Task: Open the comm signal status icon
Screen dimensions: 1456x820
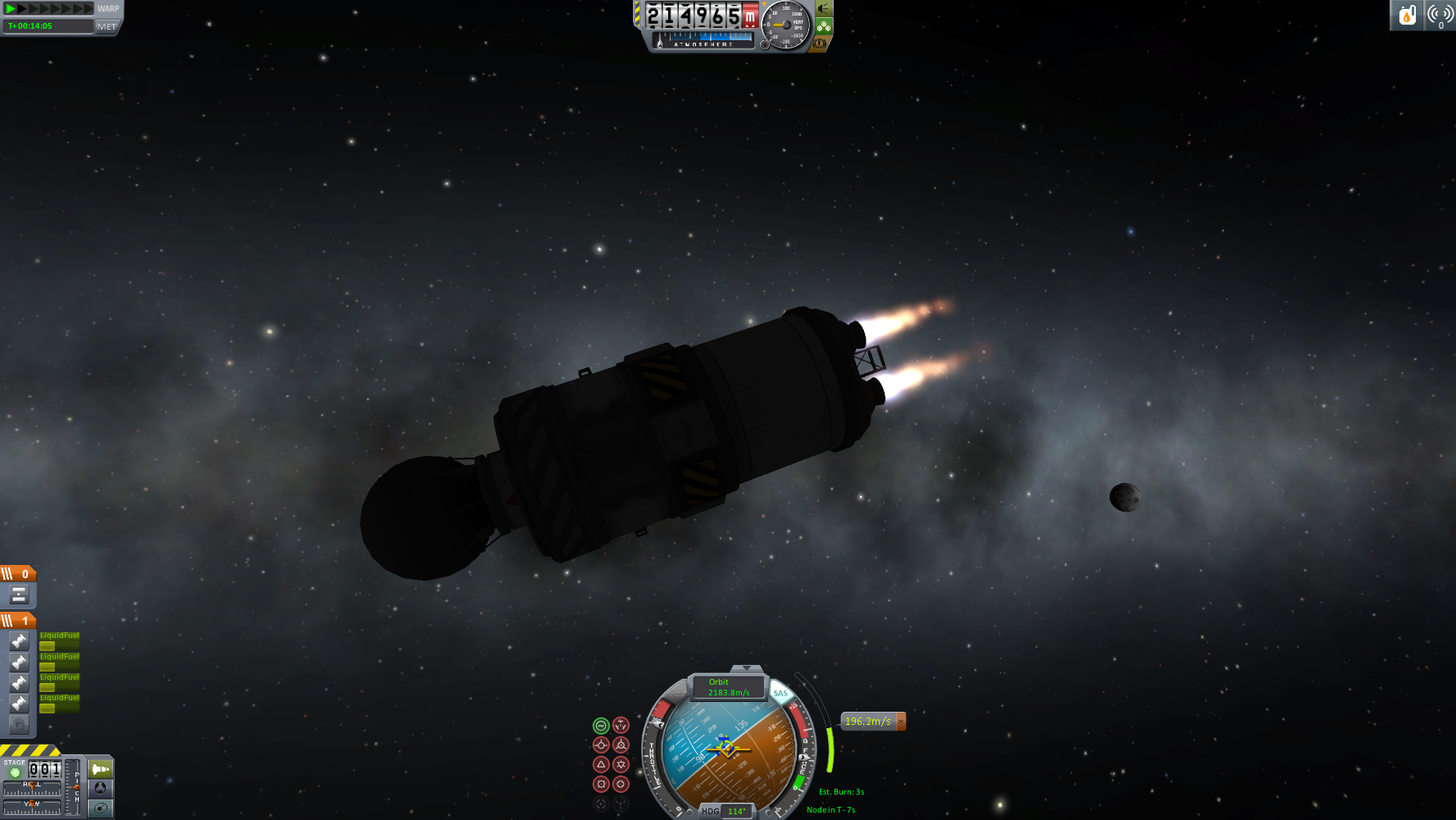Action: pyautogui.click(x=1440, y=15)
